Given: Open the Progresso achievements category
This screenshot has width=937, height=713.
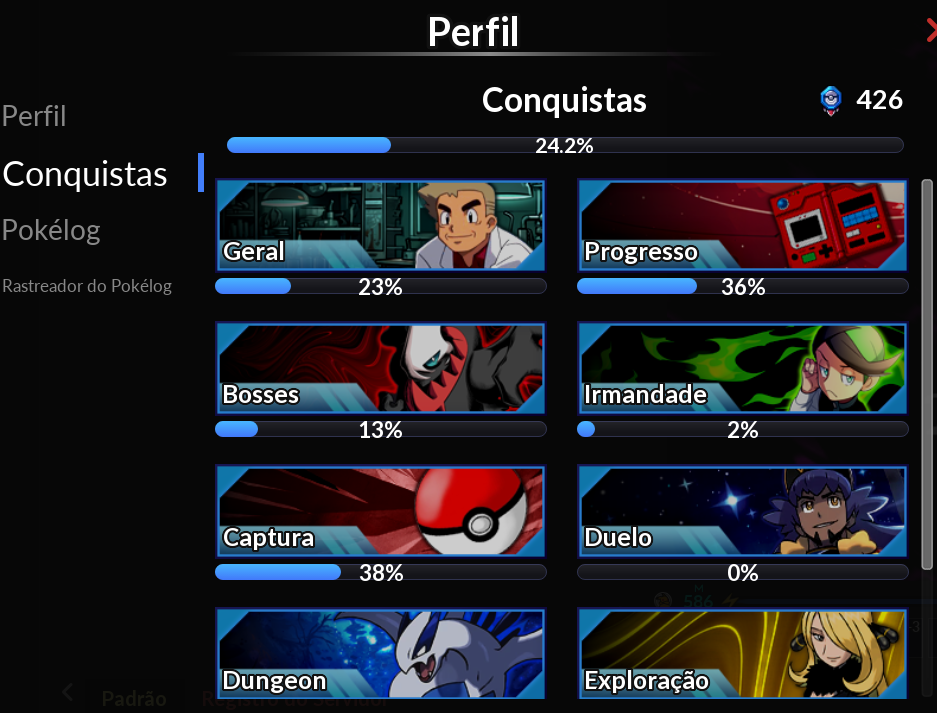Looking at the screenshot, I should pyautogui.click(x=742, y=226).
